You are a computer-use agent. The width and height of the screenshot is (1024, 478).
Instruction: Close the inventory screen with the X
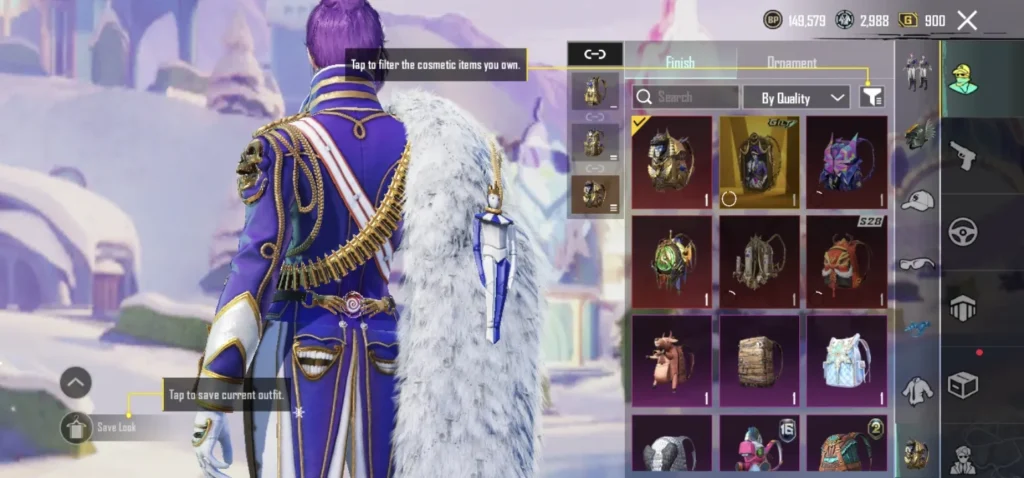point(966,20)
